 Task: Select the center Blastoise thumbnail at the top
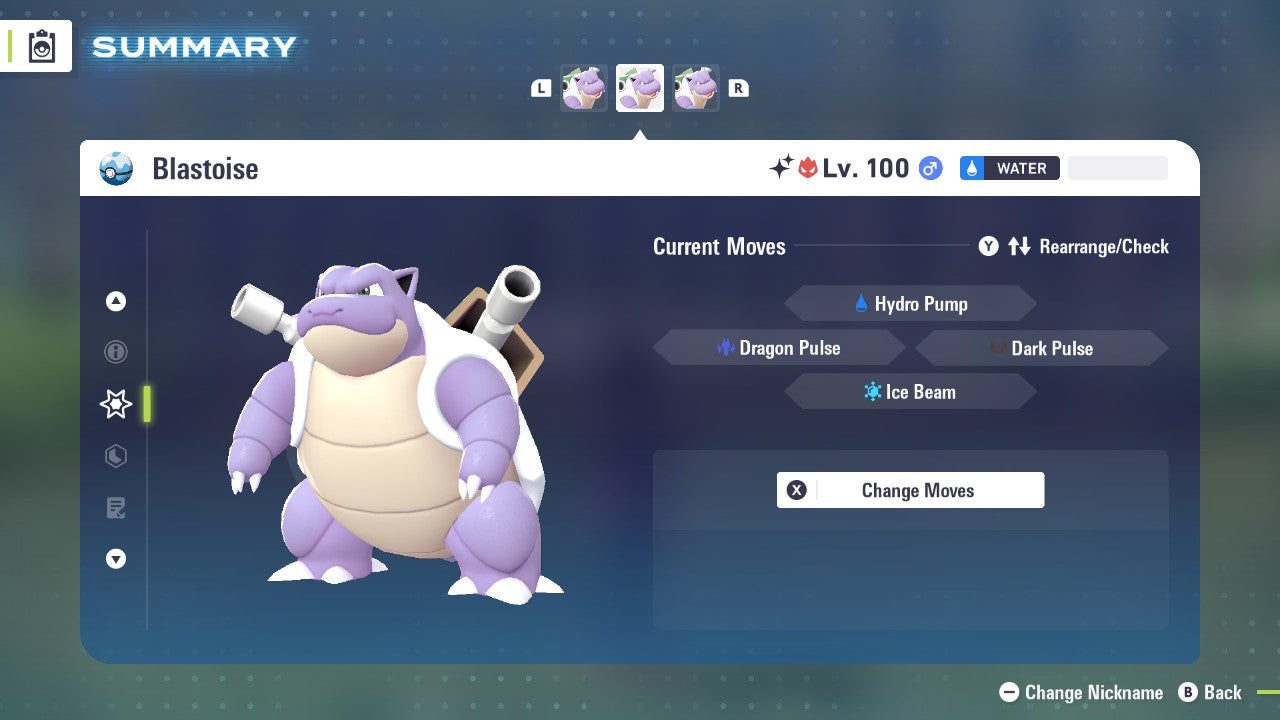tap(639, 87)
